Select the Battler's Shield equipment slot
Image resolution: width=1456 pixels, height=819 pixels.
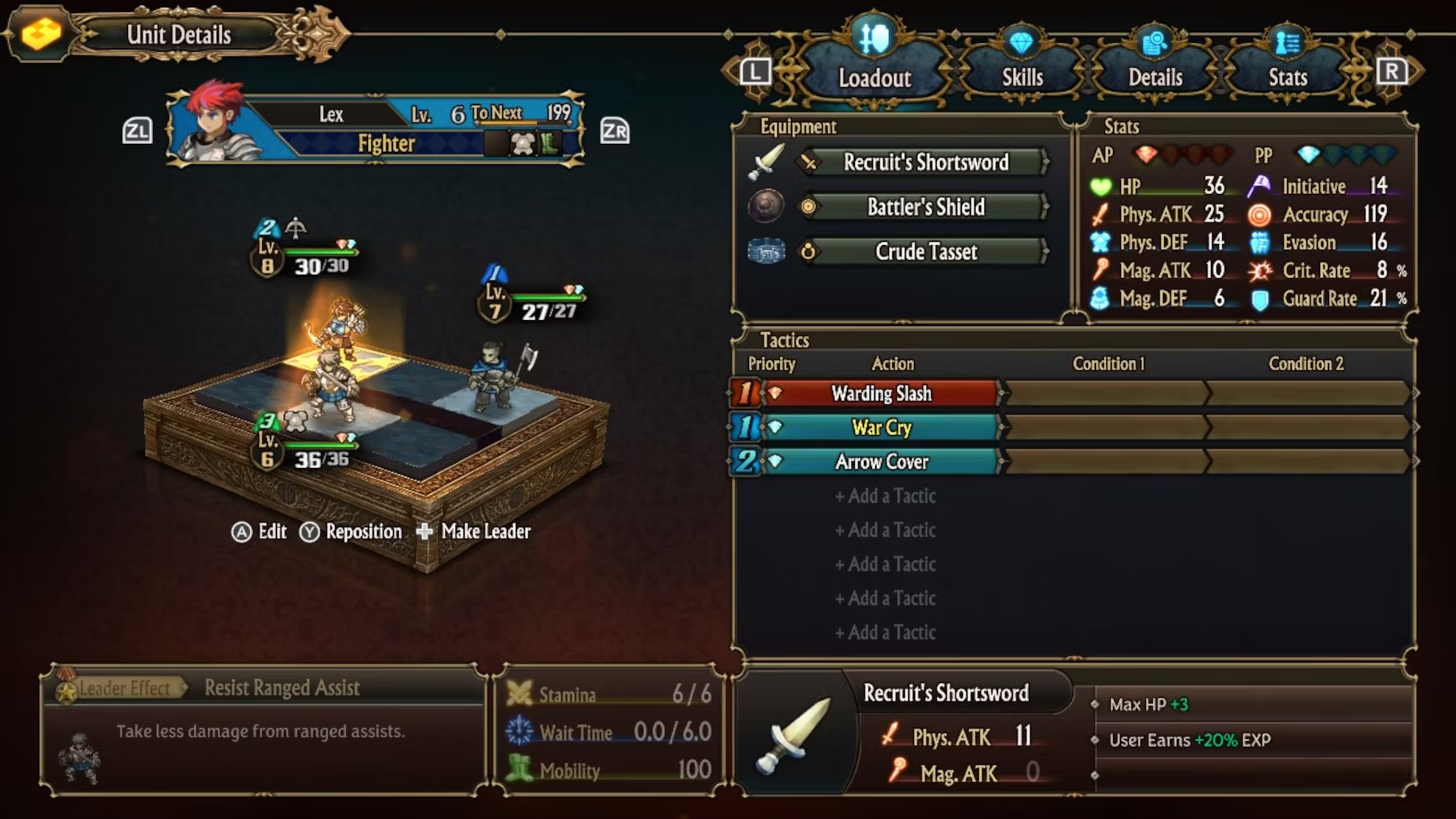[925, 207]
